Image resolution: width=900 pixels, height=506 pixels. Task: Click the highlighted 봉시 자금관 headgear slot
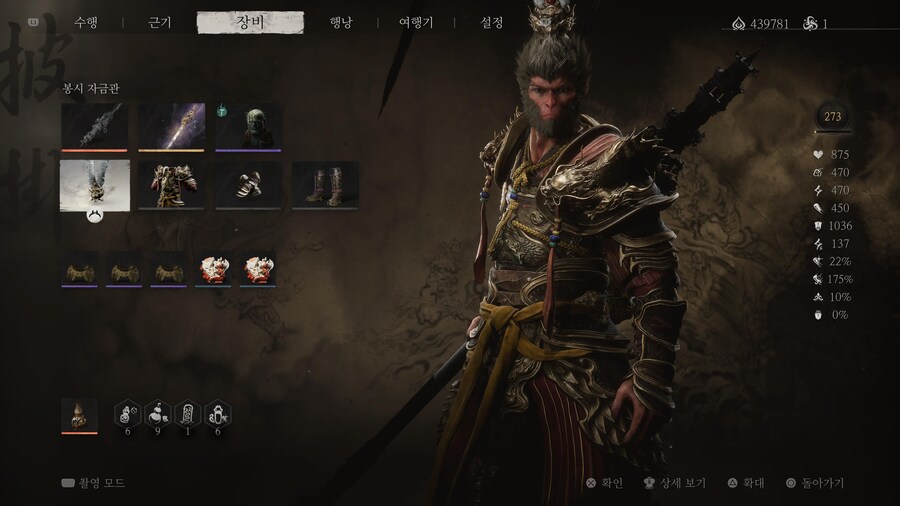click(95, 186)
